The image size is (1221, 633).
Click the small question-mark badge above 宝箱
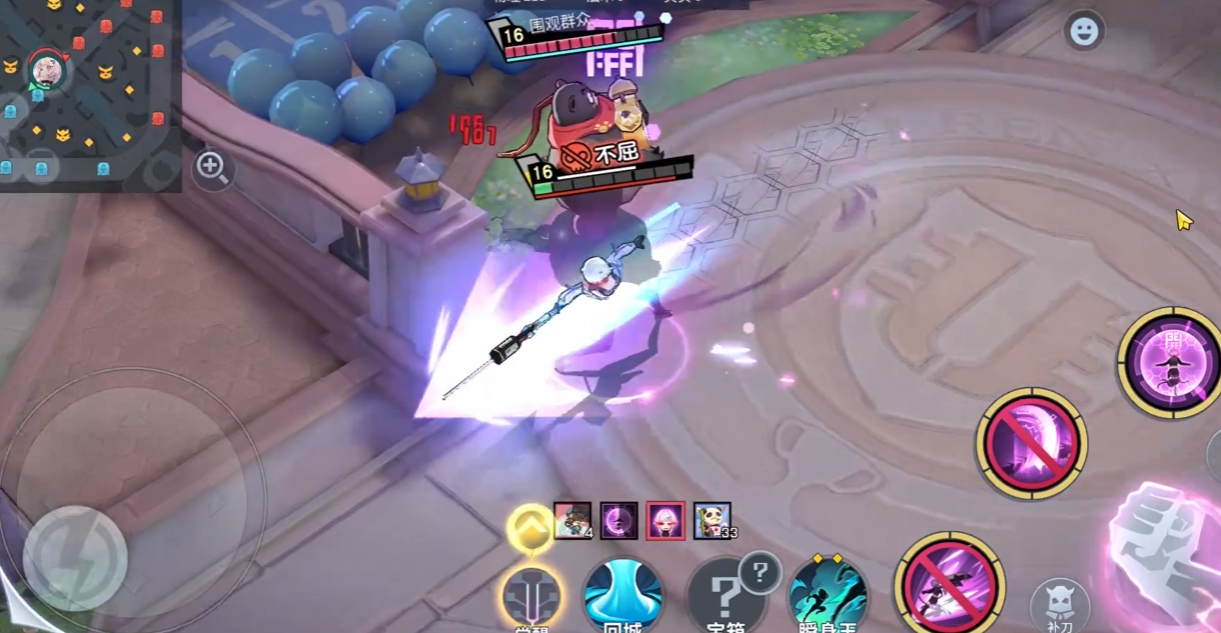(760, 573)
